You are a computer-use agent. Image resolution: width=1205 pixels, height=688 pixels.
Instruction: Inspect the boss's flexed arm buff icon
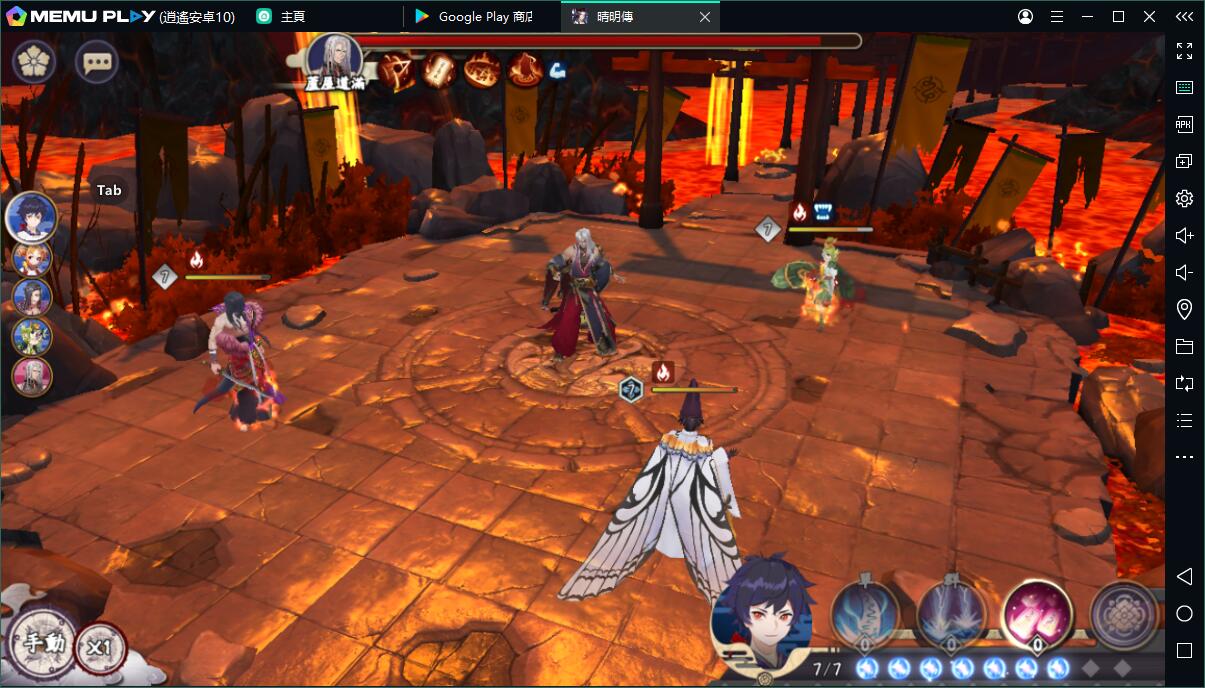557,70
